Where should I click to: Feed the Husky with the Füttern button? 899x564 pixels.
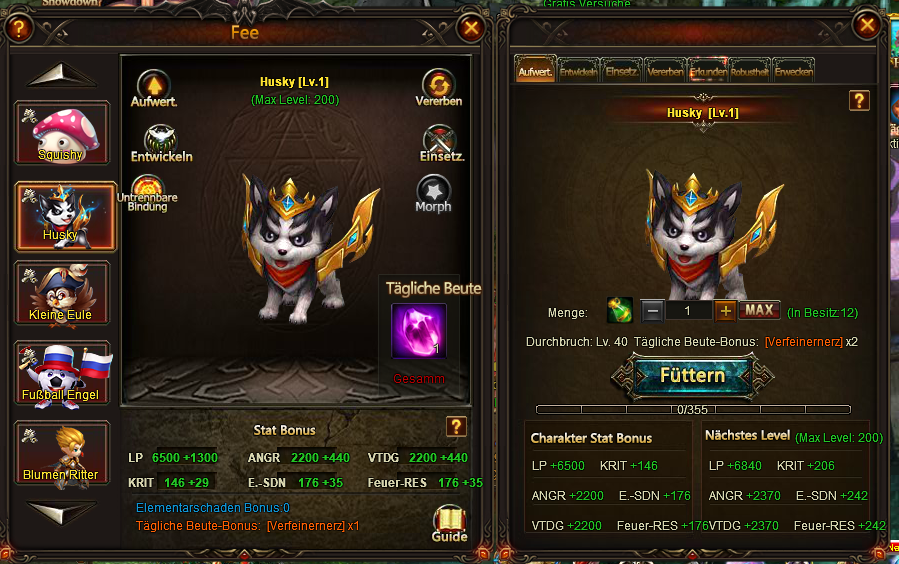coord(692,376)
